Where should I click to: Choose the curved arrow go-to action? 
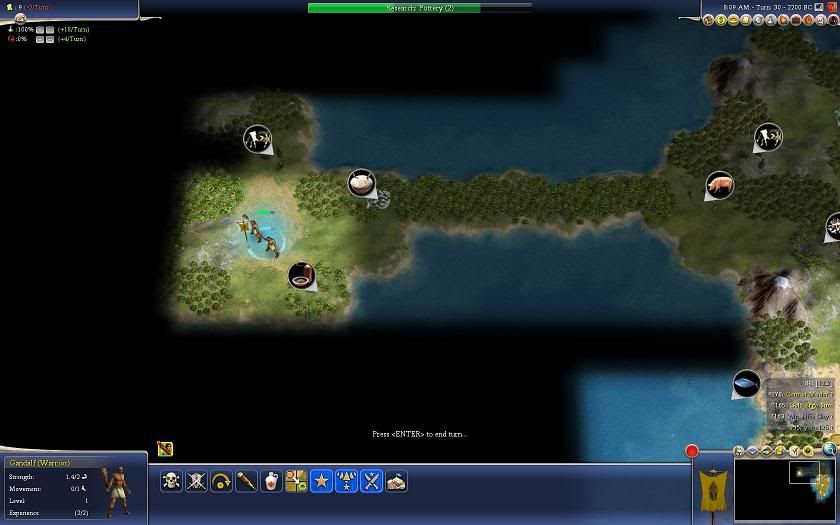pos(221,481)
